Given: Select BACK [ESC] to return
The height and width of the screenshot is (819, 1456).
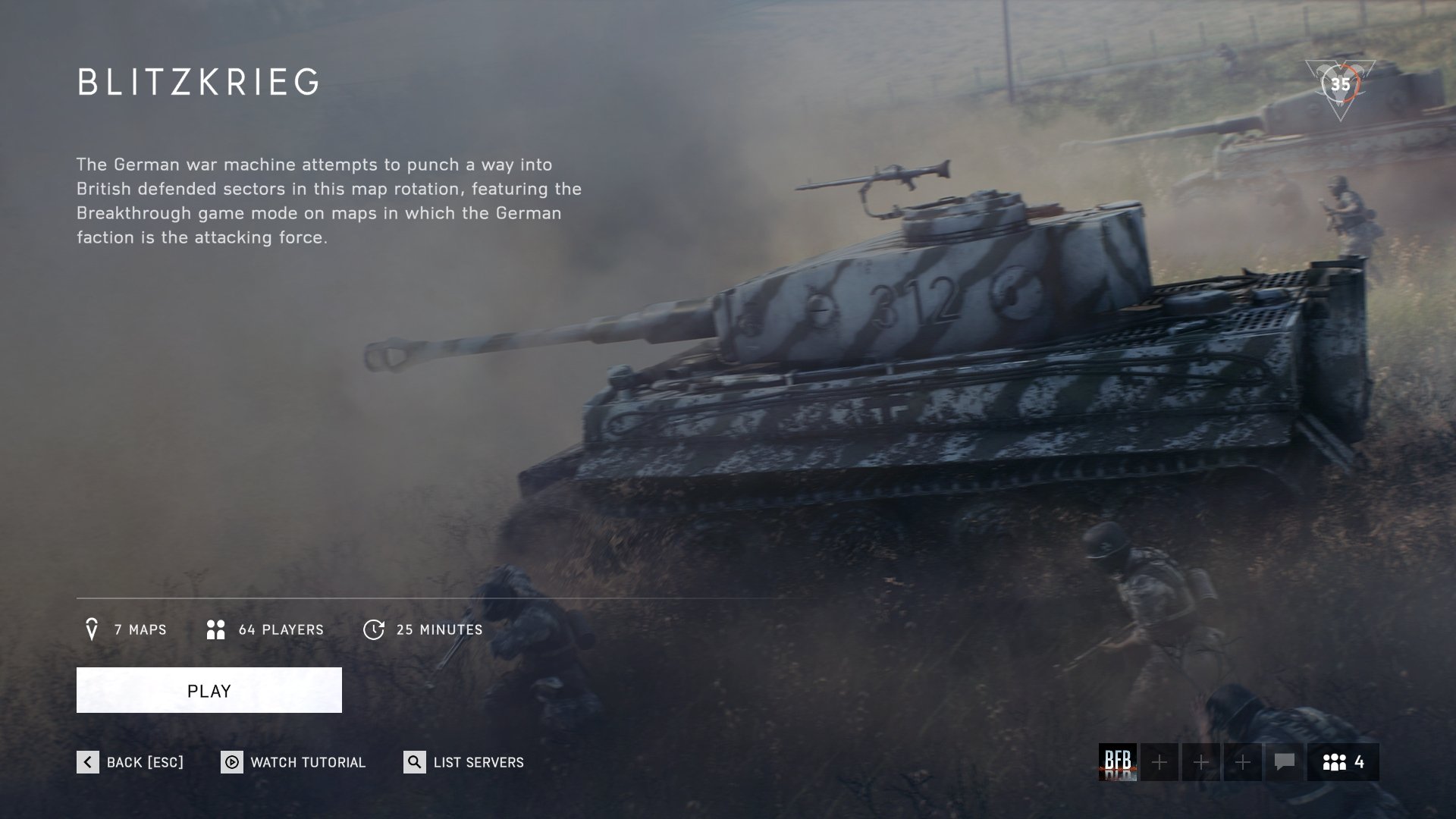Looking at the screenshot, I should pyautogui.click(x=144, y=763).
